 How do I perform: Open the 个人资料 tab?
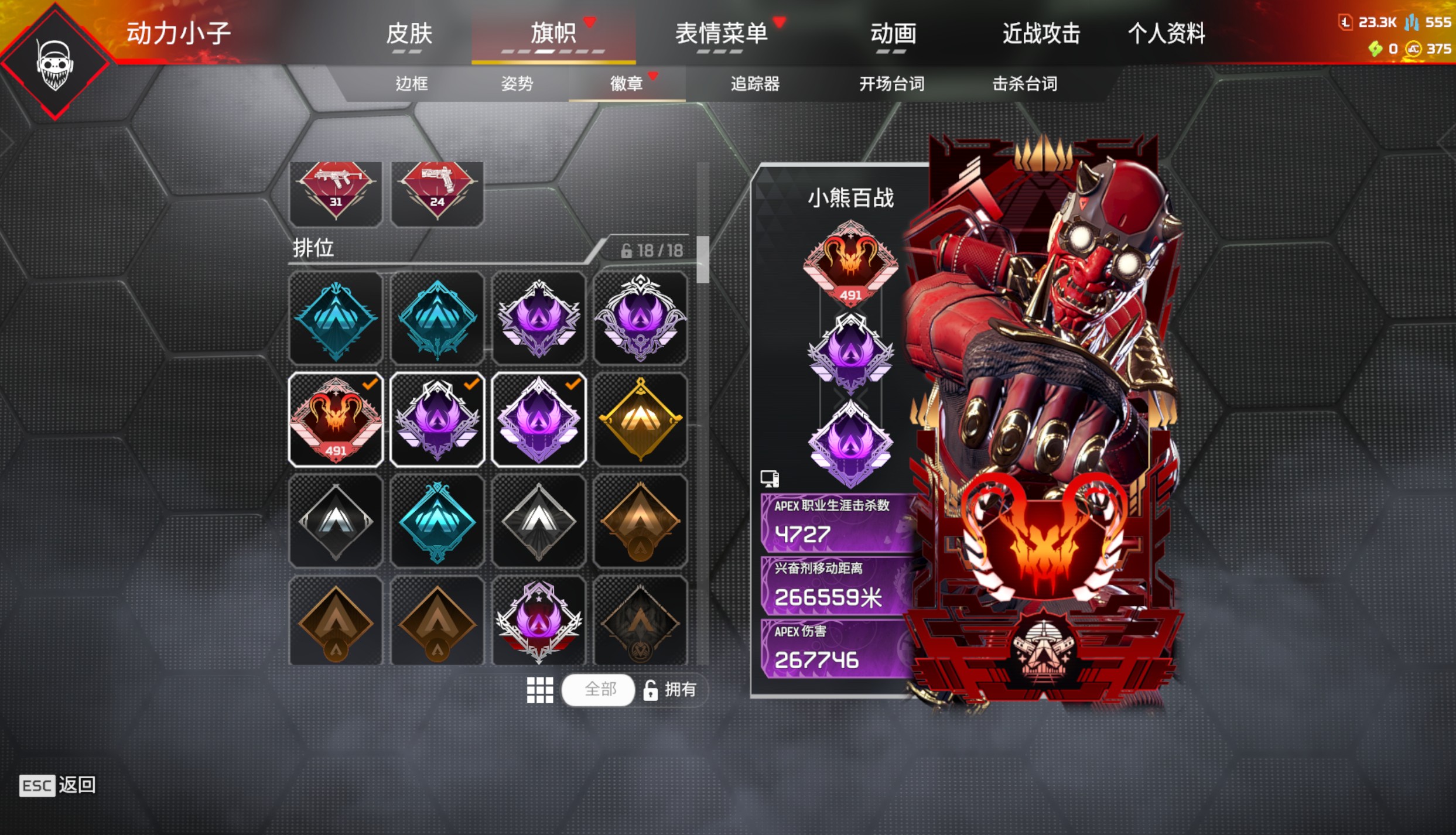click(1166, 33)
